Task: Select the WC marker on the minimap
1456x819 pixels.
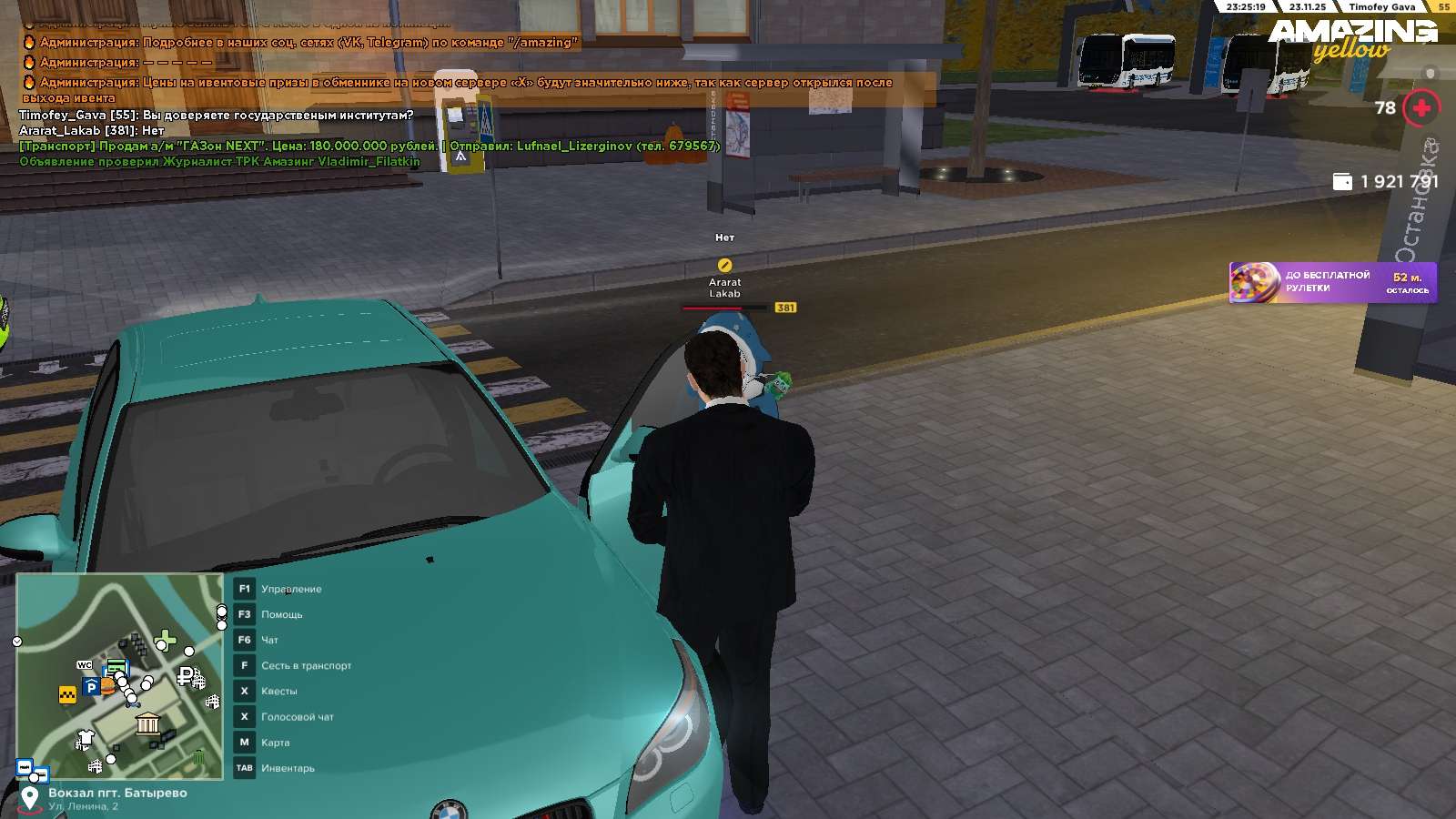Action: [85, 665]
